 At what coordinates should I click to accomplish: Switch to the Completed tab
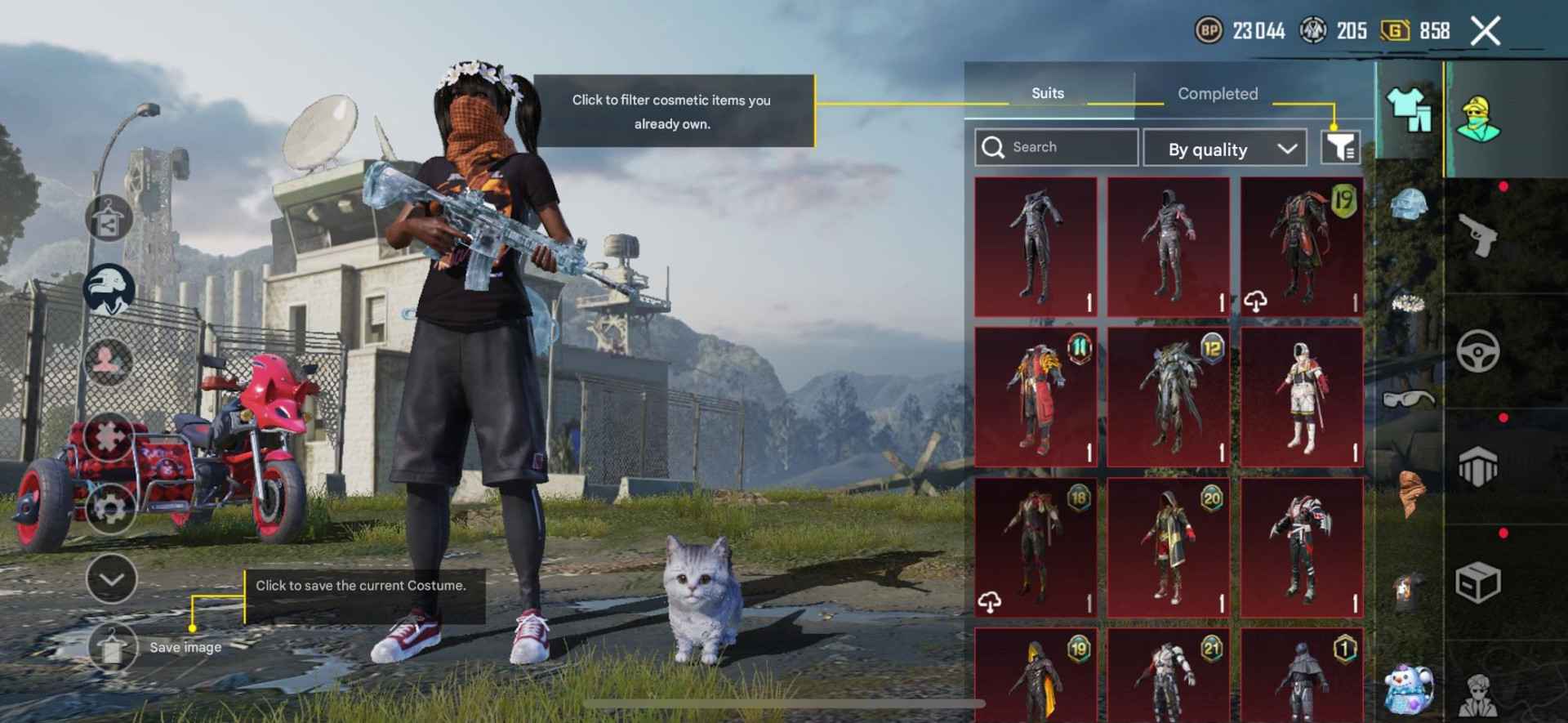click(1217, 94)
